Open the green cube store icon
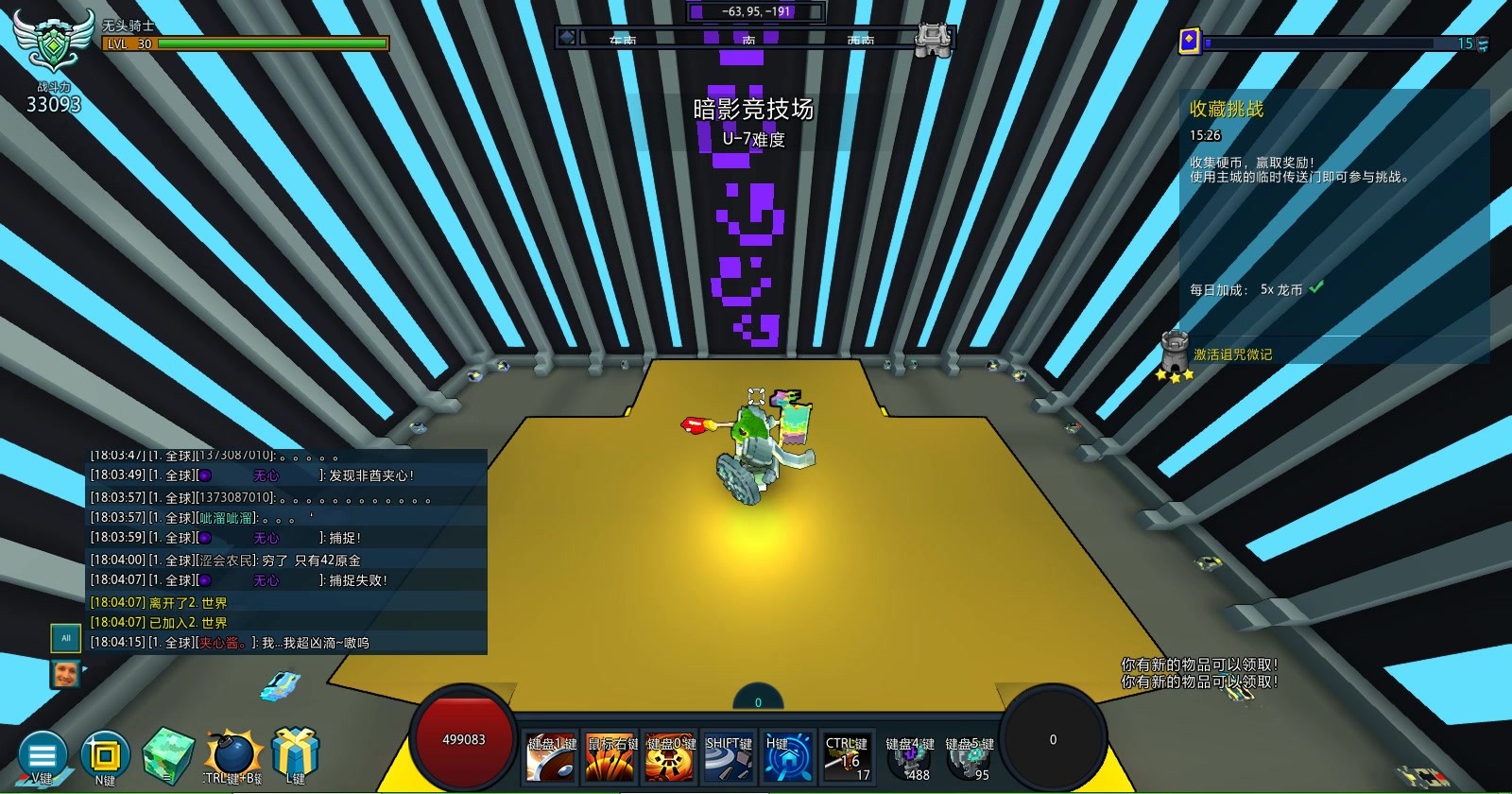Image resolution: width=1512 pixels, height=794 pixels. point(168,755)
